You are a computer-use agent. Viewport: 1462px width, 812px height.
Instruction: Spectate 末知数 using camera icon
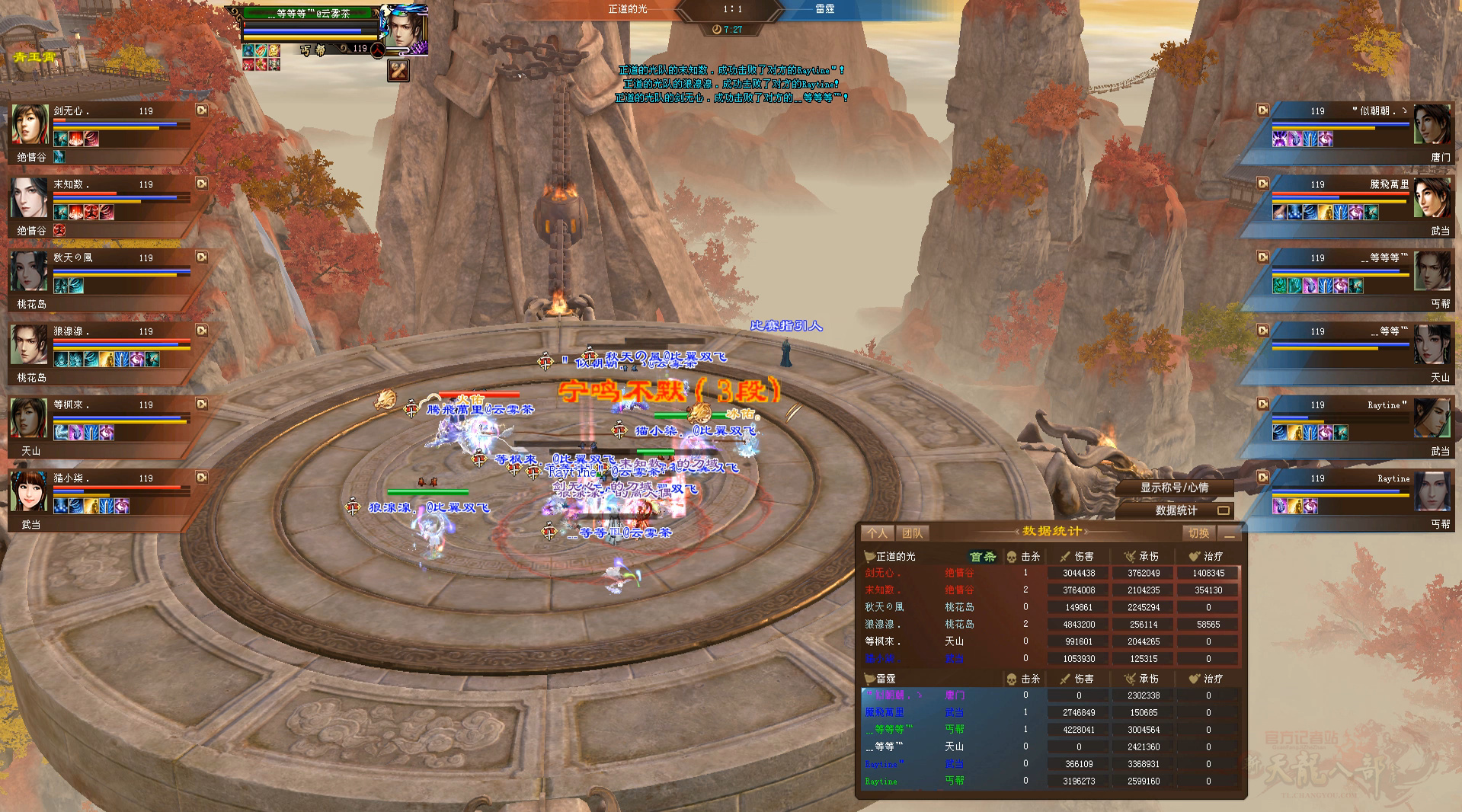[202, 184]
